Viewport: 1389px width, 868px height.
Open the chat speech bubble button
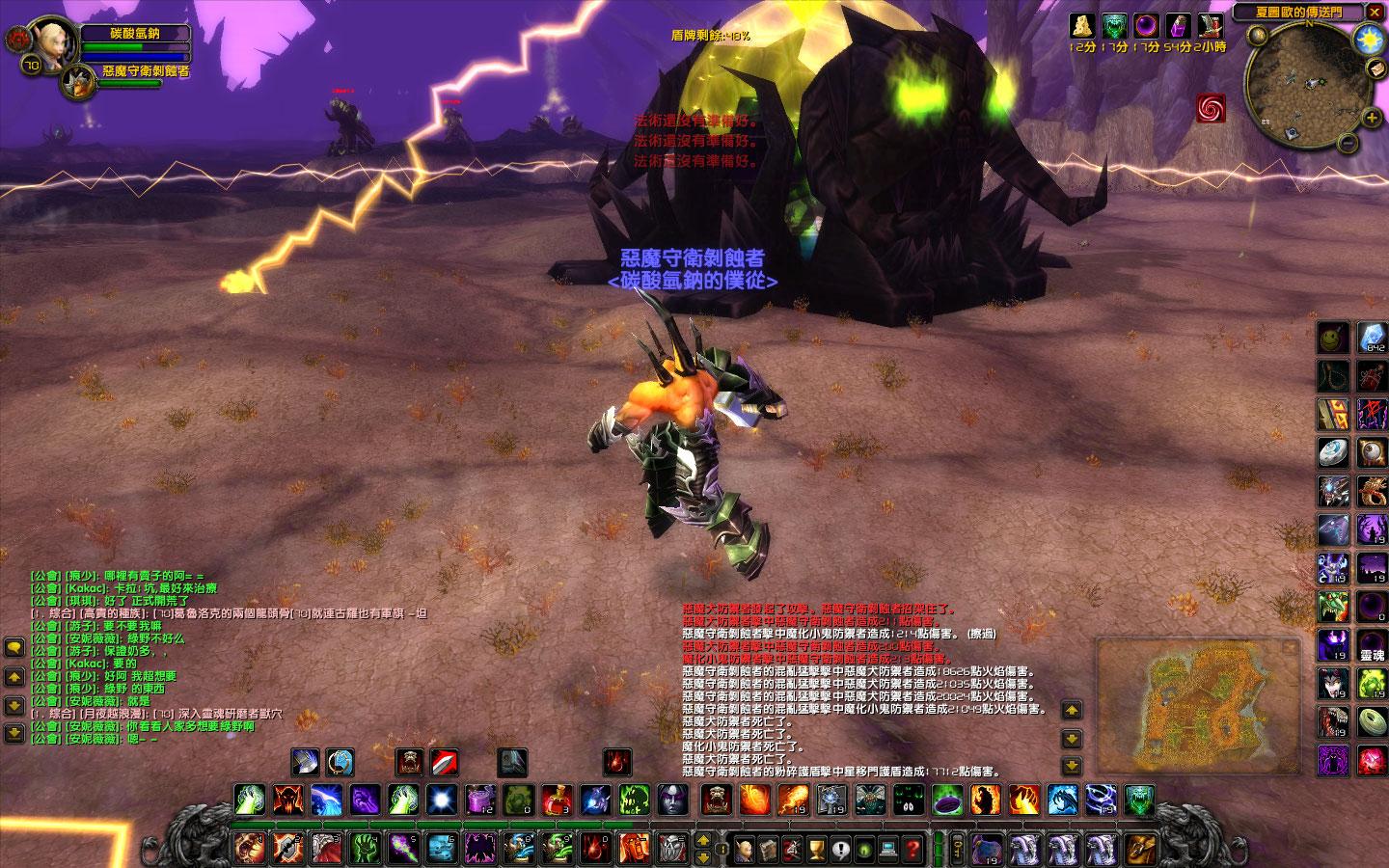tap(14, 648)
